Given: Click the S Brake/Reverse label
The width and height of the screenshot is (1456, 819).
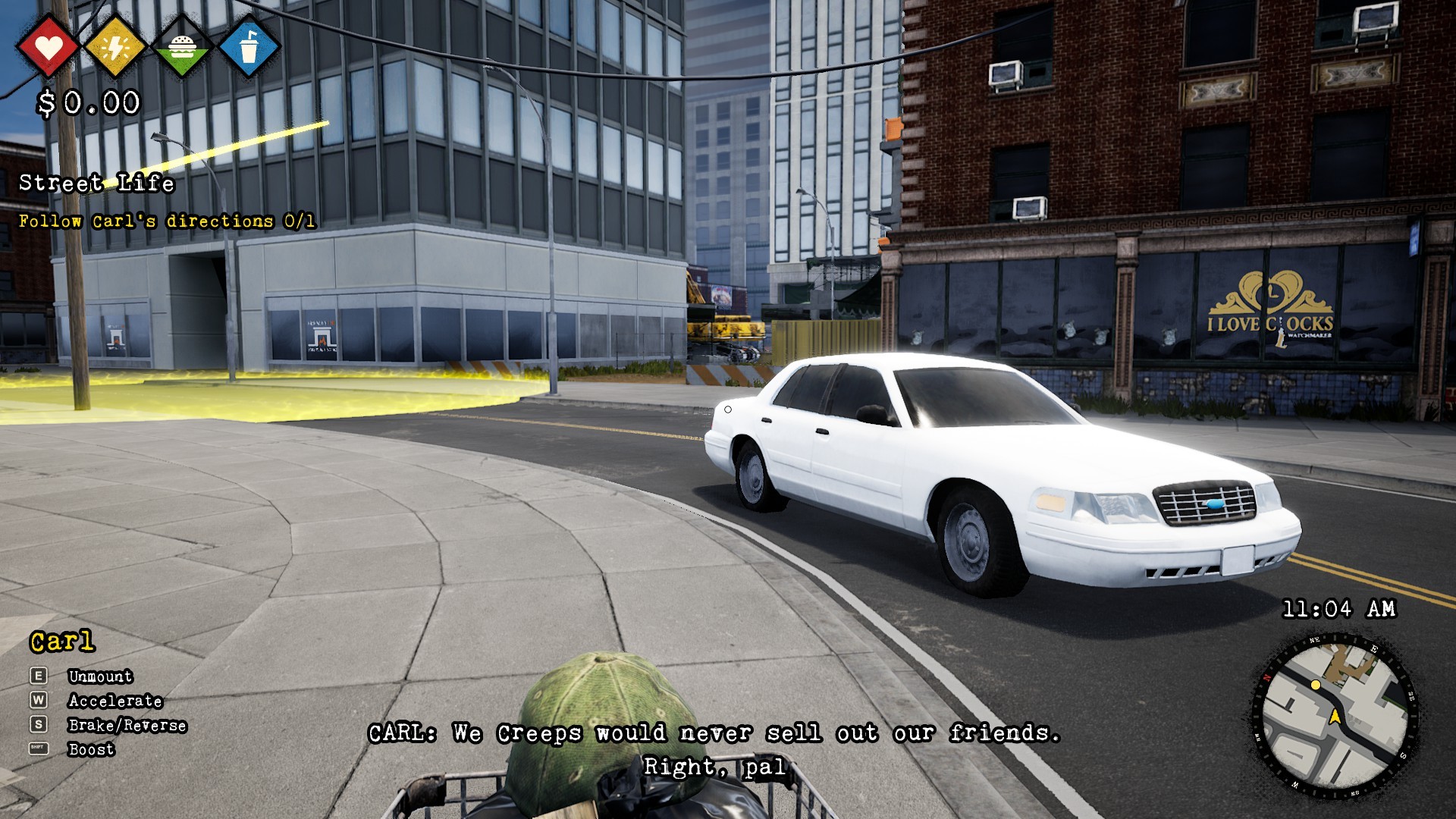Looking at the screenshot, I should pos(127,726).
